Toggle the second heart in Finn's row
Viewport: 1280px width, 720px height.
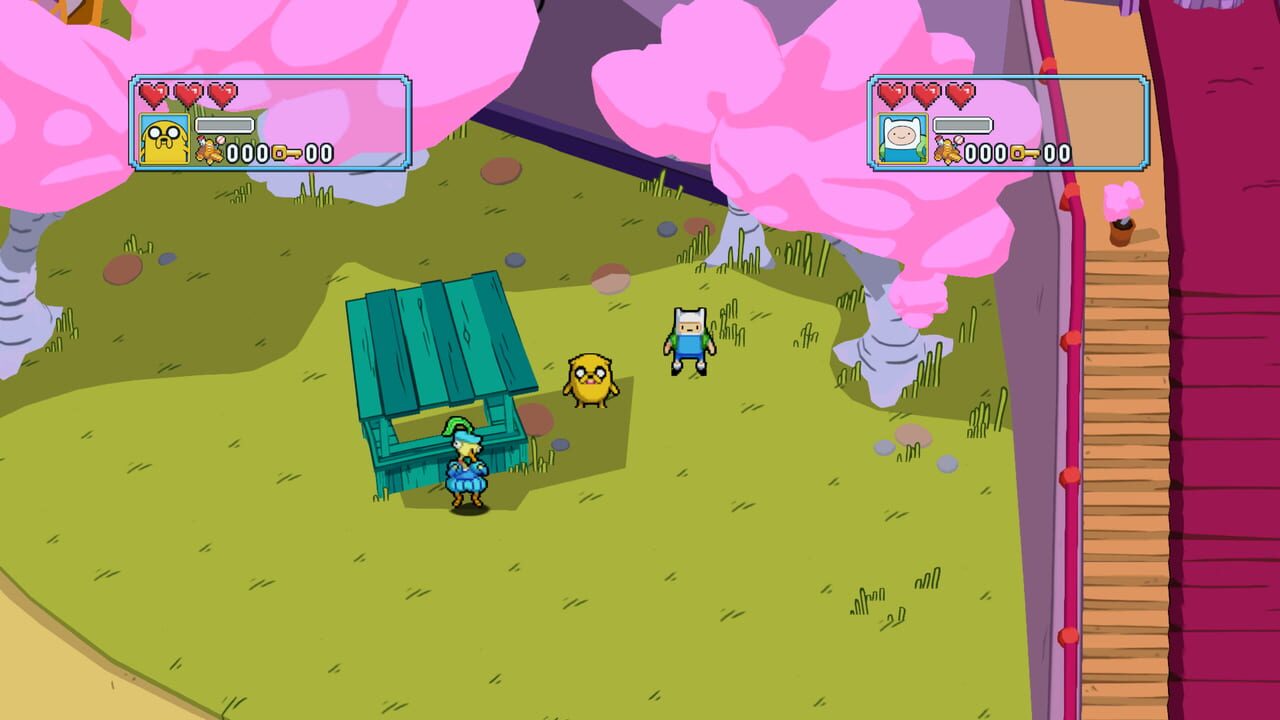tap(926, 93)
